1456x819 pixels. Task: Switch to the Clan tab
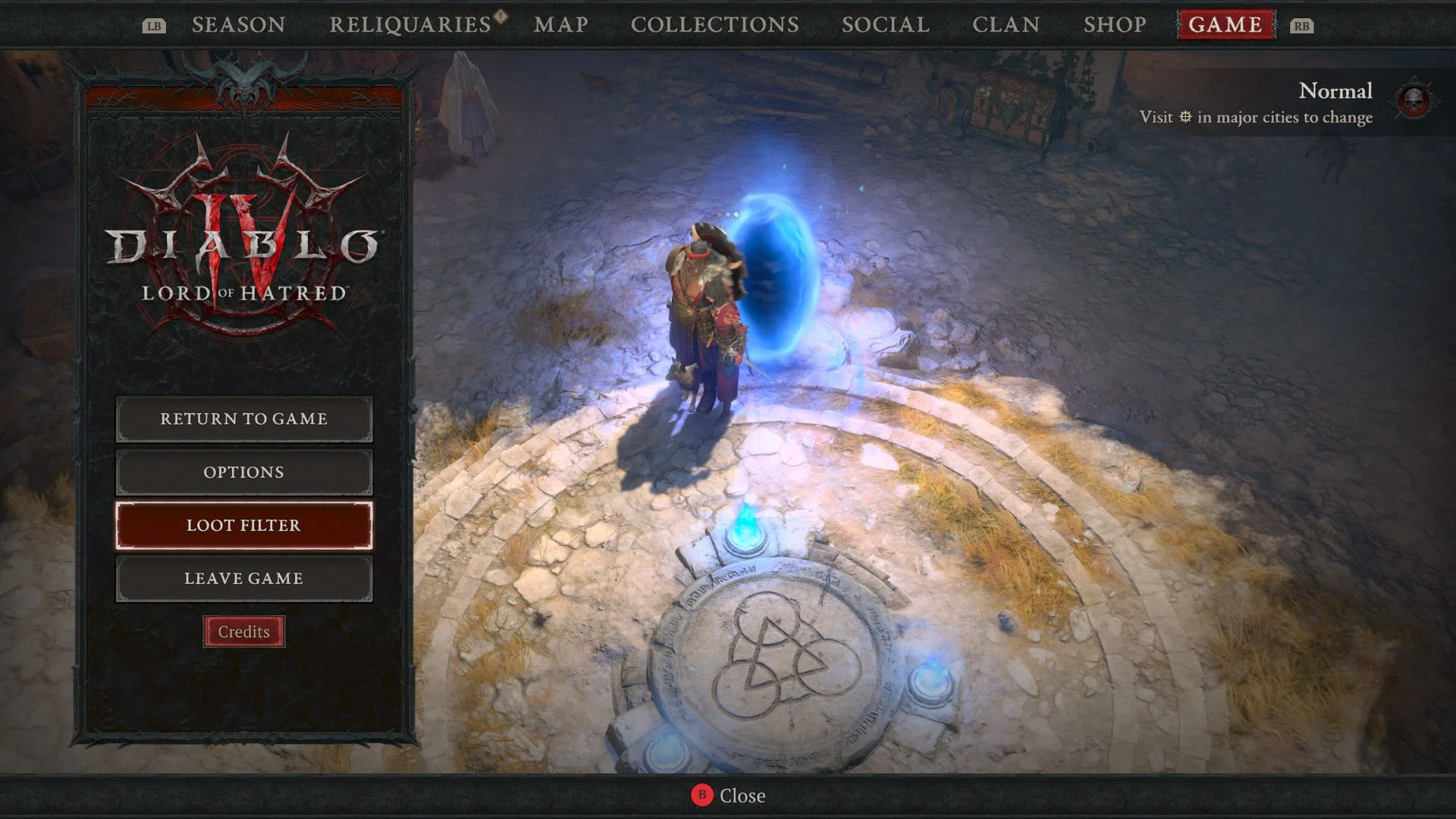[x=1006, y=25]
